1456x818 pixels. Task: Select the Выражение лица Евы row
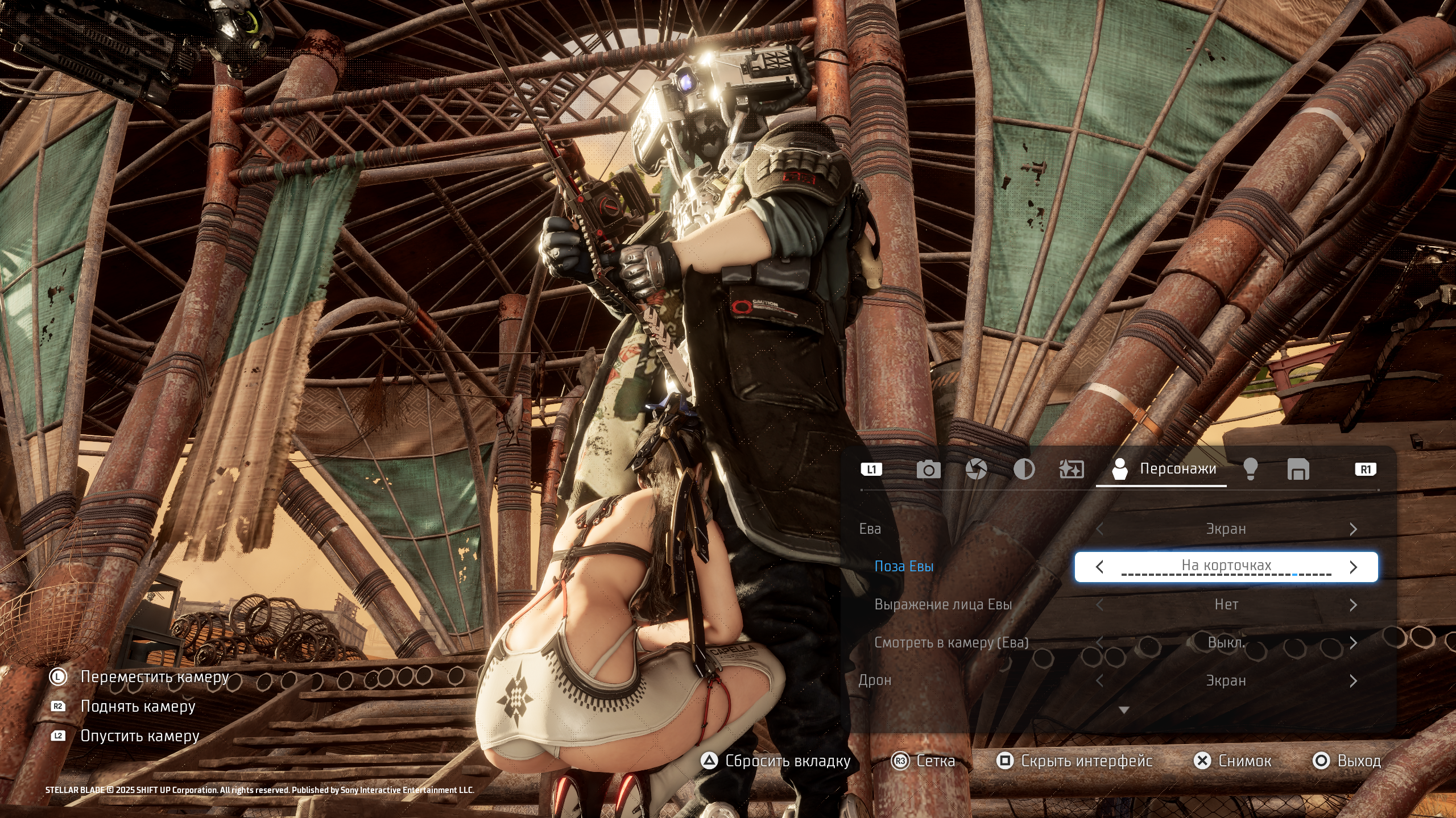[x=943, y=605]
